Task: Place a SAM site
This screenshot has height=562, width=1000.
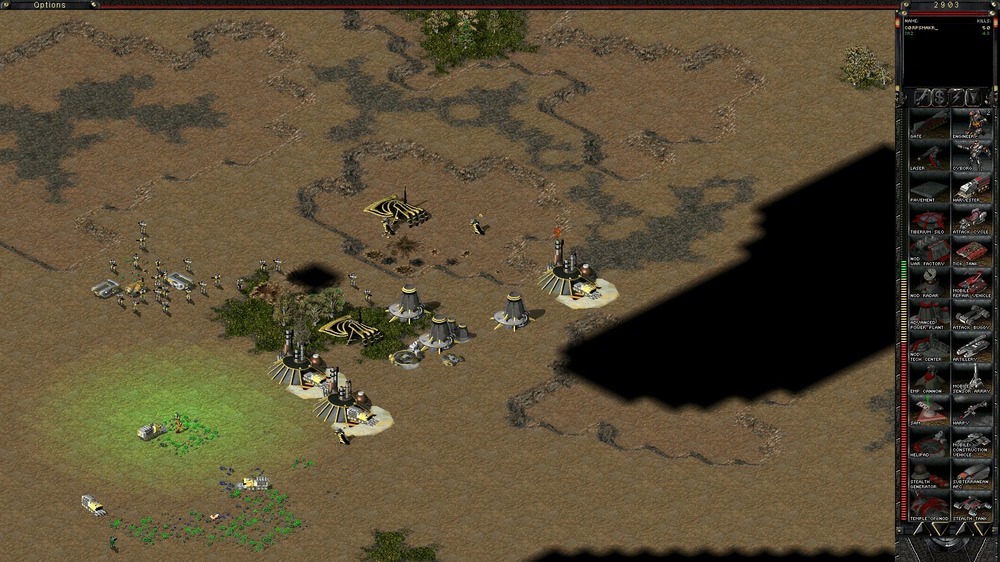Action: coord(929,409)
